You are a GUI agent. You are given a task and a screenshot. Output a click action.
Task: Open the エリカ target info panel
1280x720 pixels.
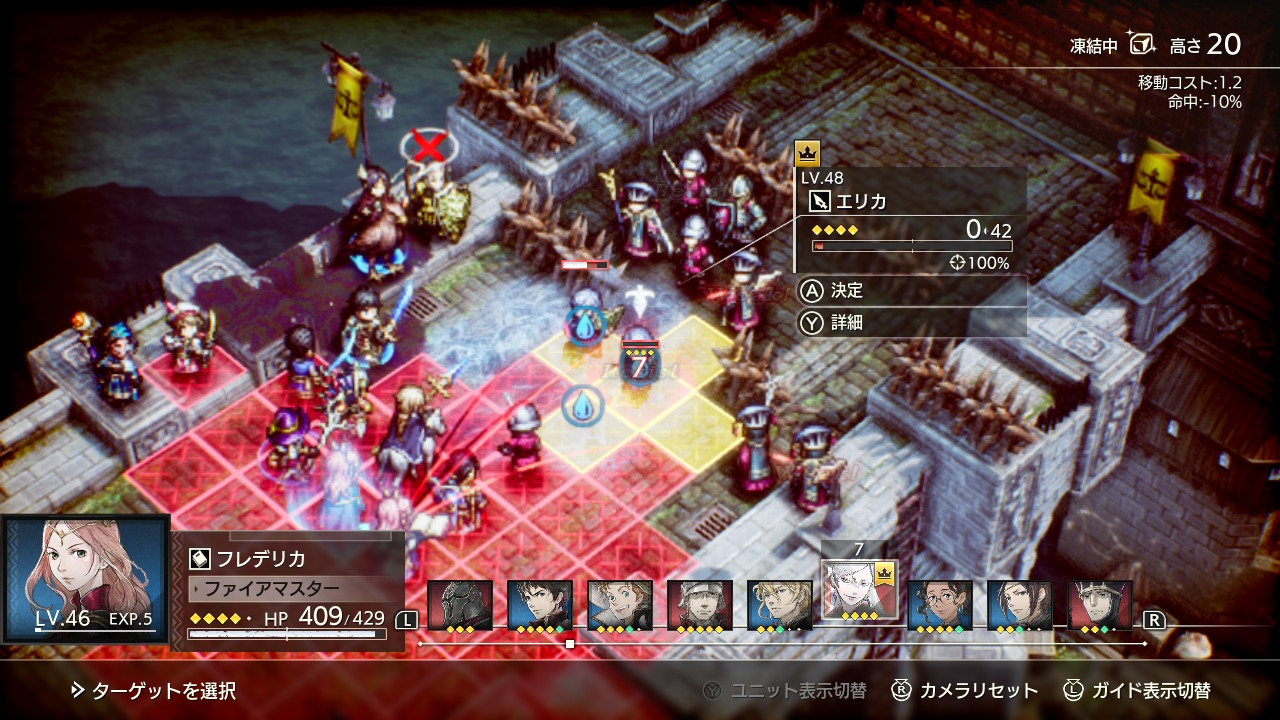910,220
